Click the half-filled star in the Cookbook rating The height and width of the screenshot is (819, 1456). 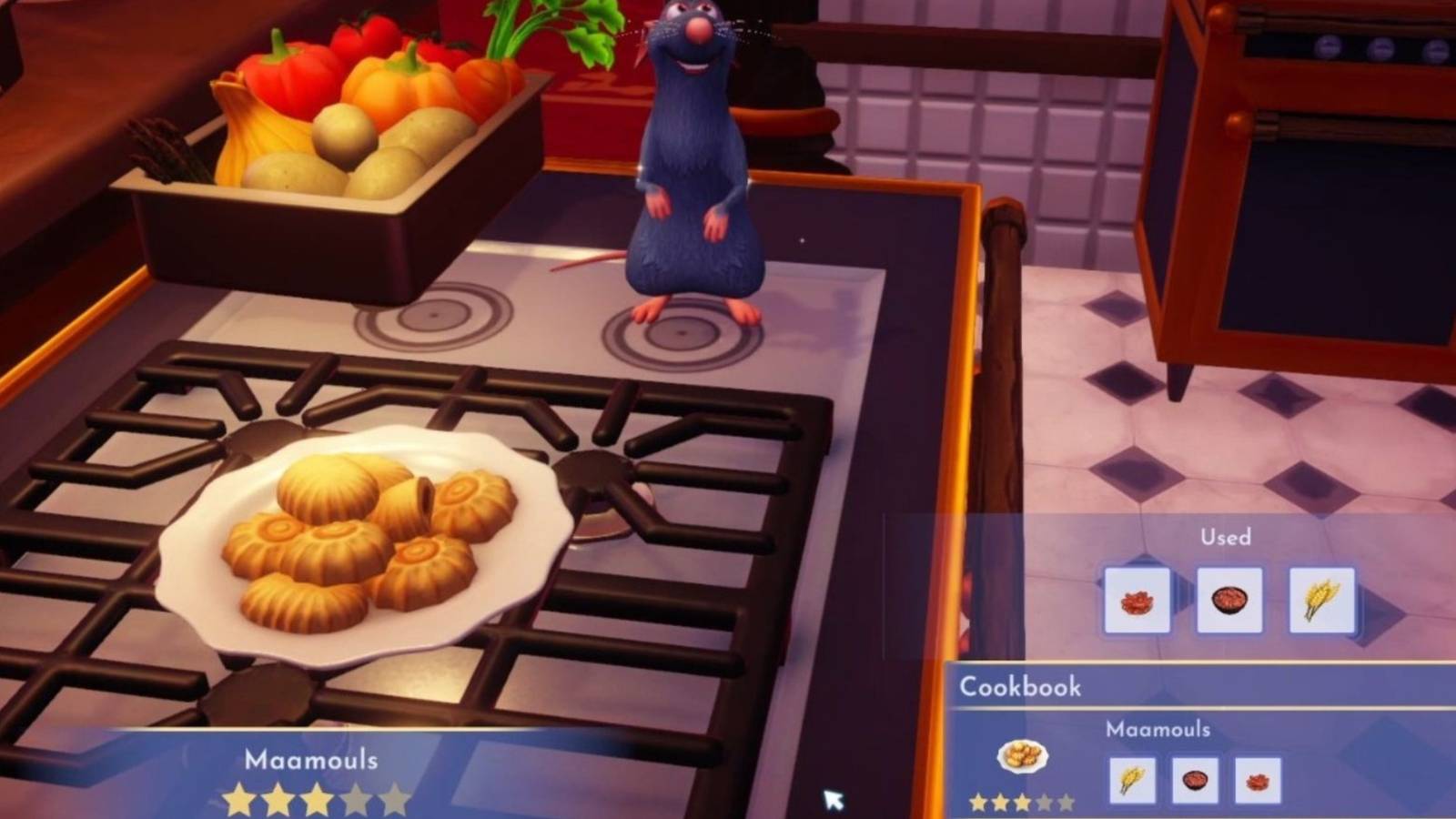pos(1023,803)
